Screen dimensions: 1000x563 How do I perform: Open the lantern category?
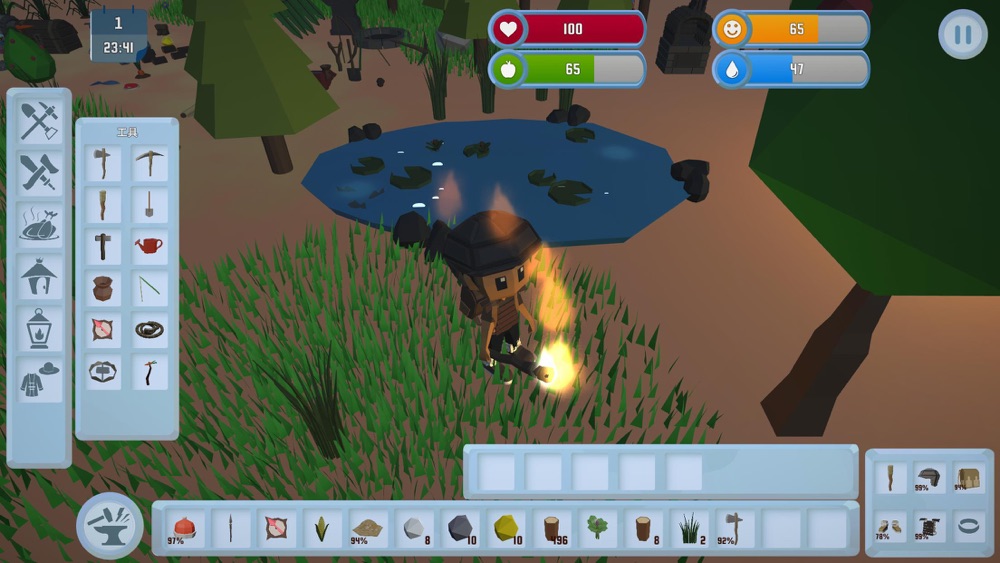tap(39, 328)
